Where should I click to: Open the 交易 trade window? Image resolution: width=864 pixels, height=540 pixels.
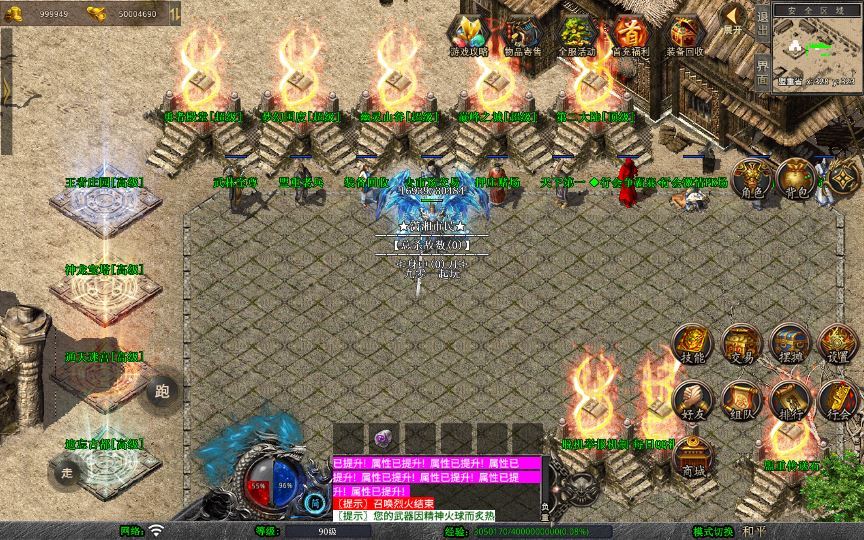click(x=741, y=345)
